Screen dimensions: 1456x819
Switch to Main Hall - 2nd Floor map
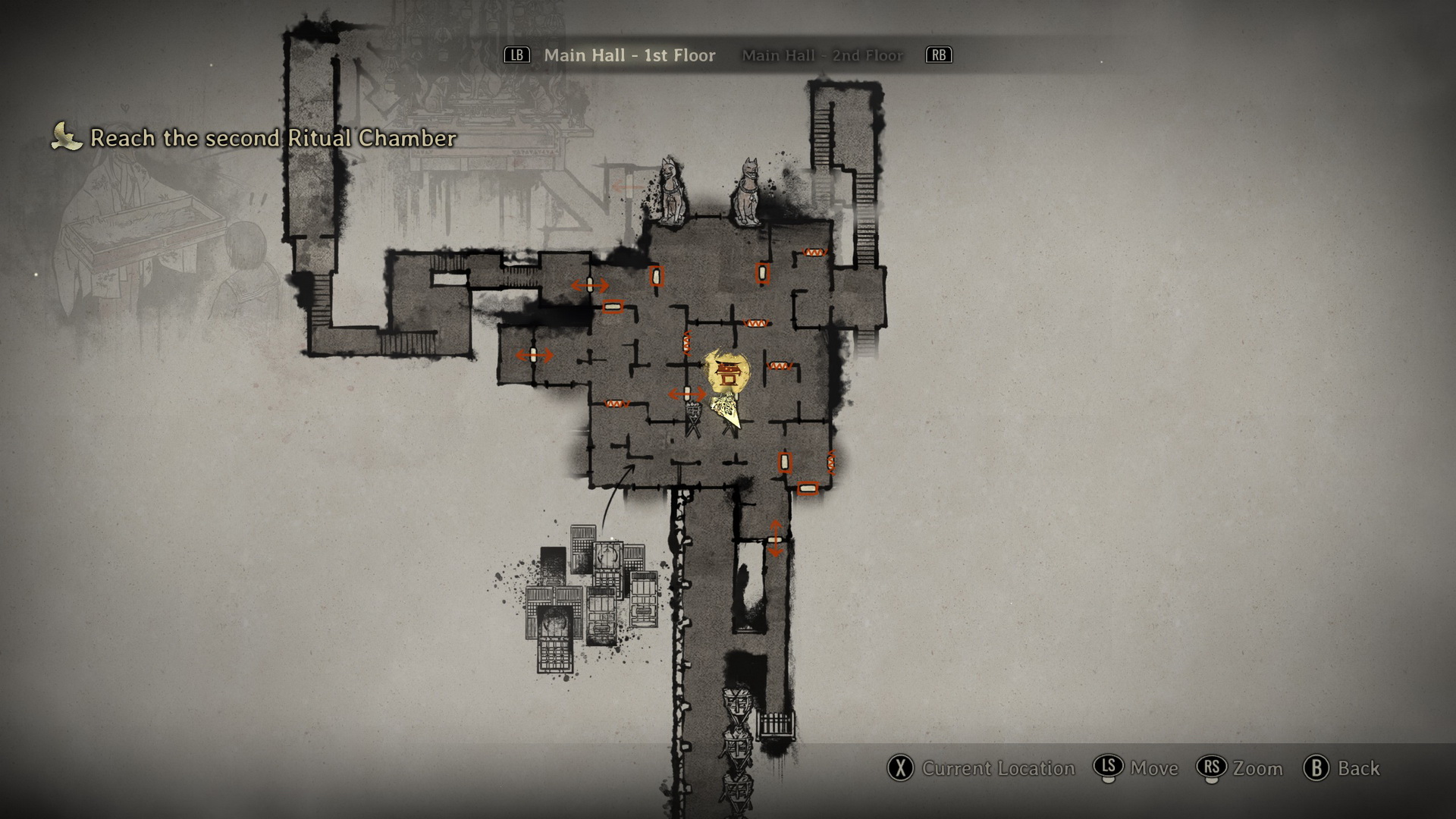(x=822, y=55)
